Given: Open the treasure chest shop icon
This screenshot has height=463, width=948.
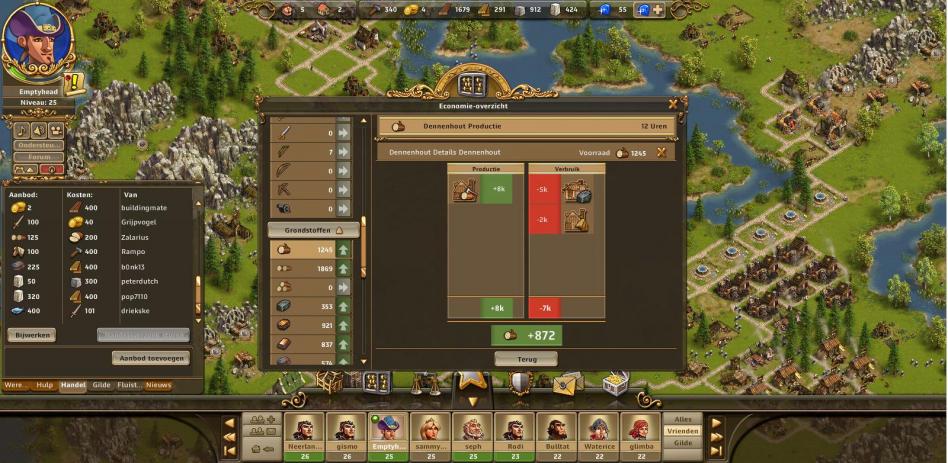Looking at the screenshot, I should 615,383.
